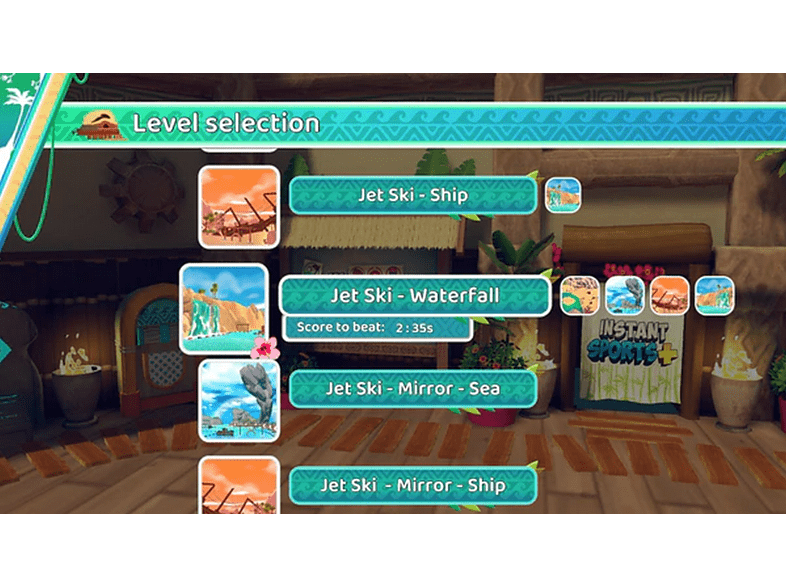Click the small waterfall icon next to Jet Ski - Ship
786x587 pixels.
click(x=563, y=194)
